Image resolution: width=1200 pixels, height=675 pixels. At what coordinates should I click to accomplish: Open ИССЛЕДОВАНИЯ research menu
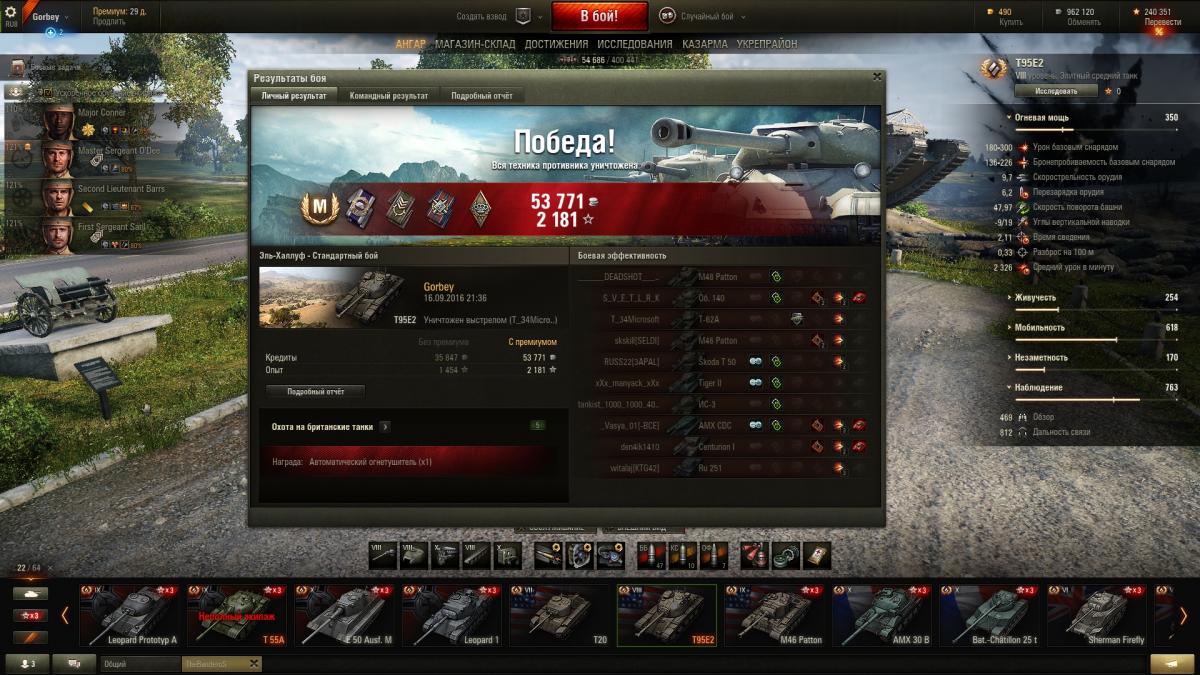(634, 44)
